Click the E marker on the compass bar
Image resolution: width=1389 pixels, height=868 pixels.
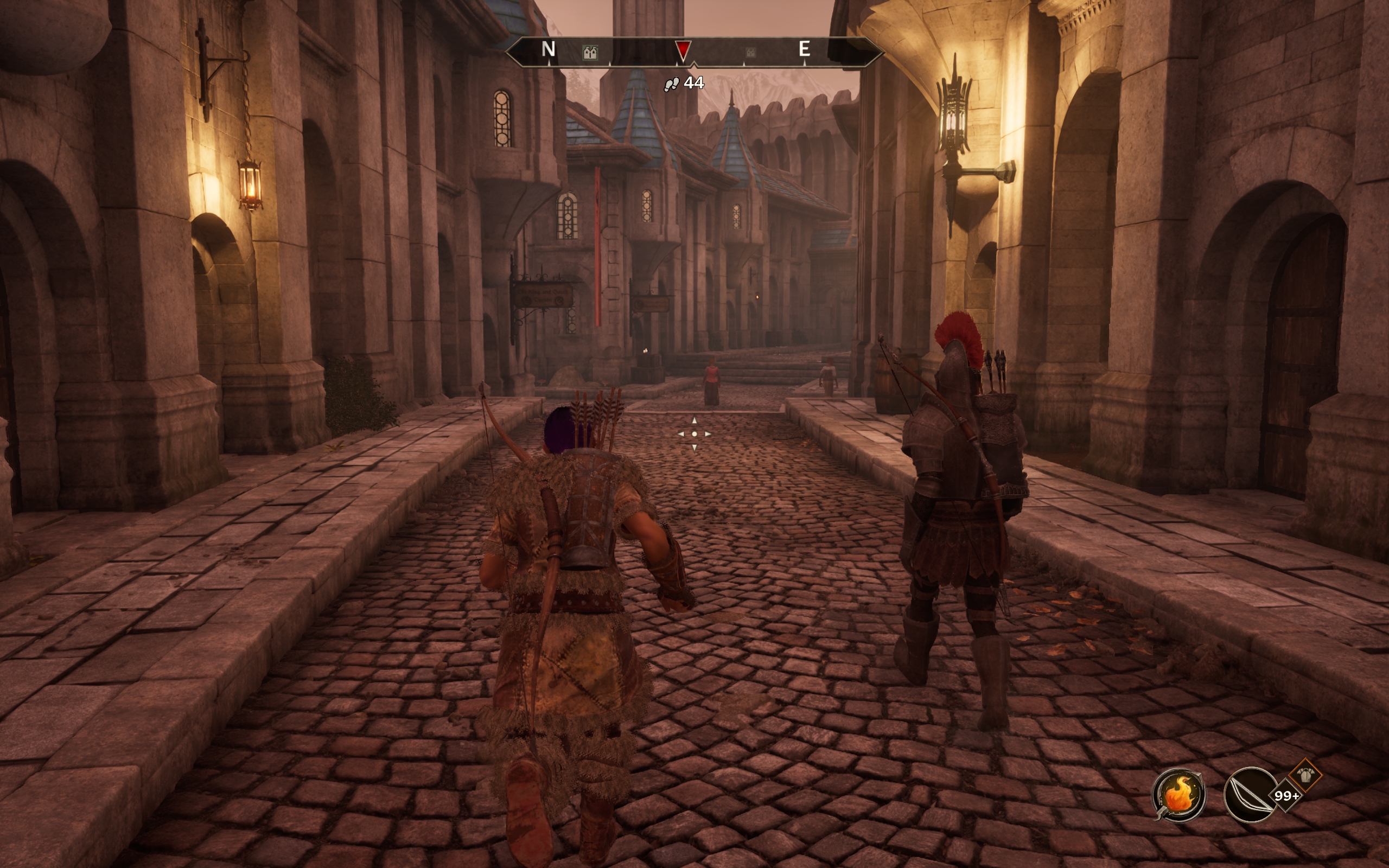coord(804,49)
